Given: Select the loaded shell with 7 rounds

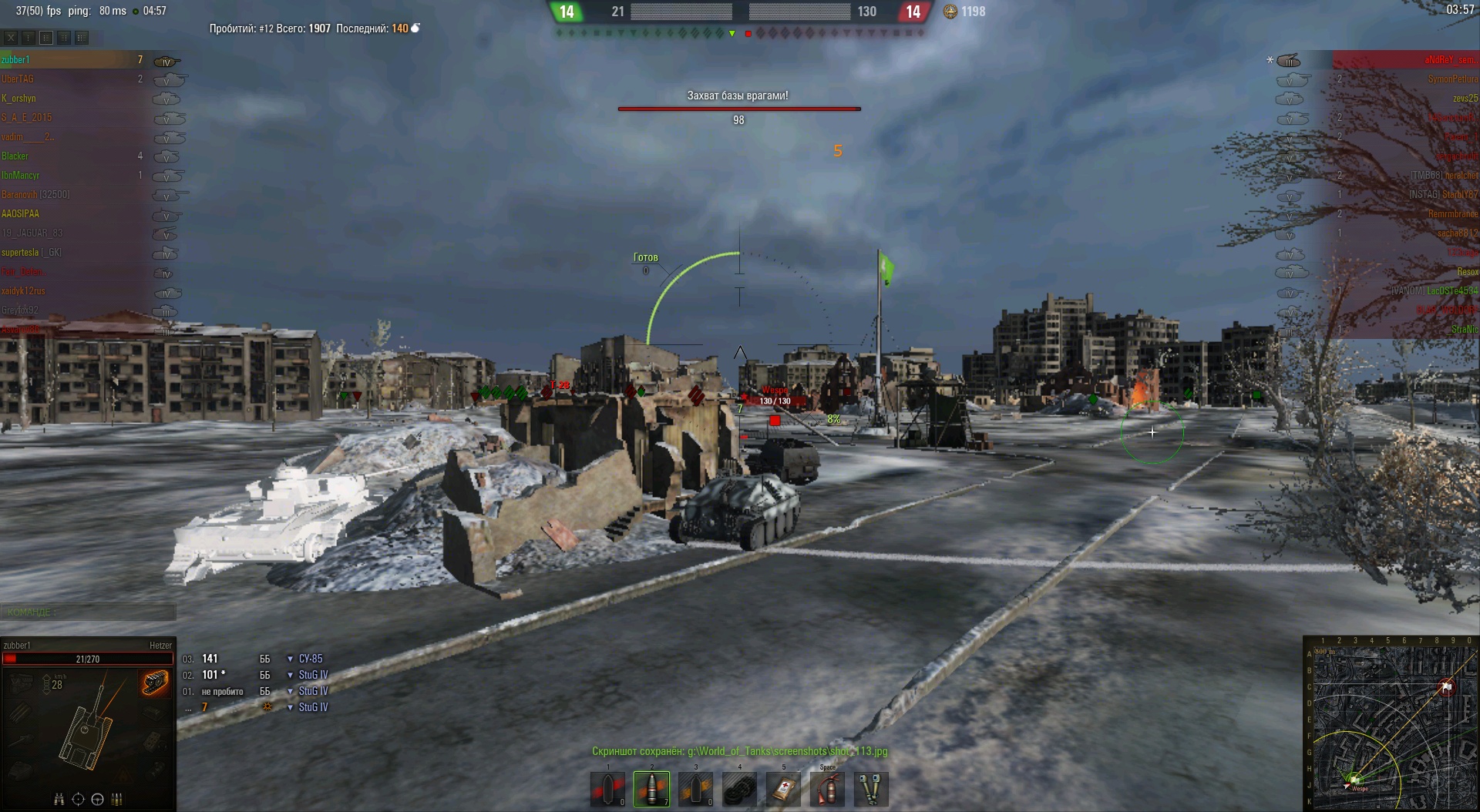Looking at the screenshot, I should (651, 789).
